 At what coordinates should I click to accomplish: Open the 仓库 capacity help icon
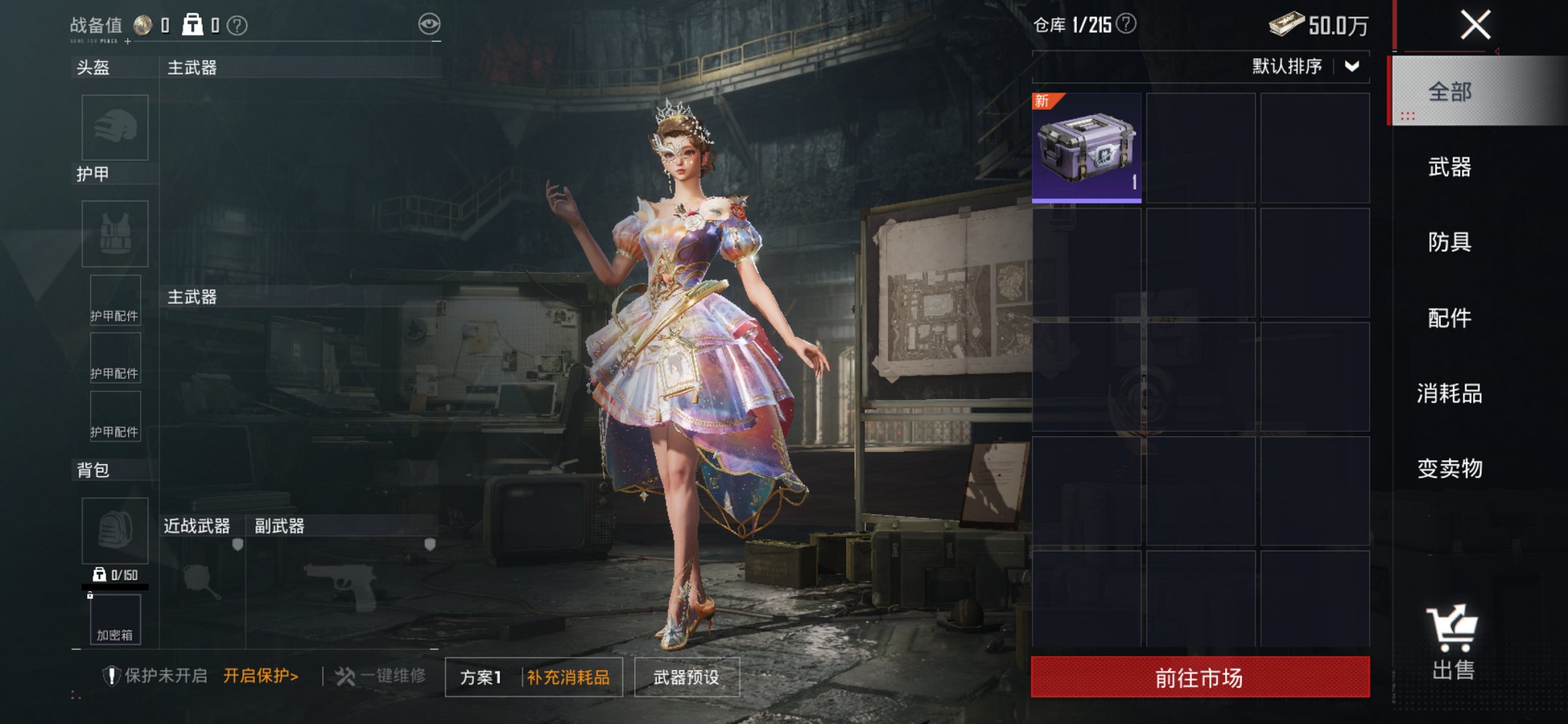1126,24
